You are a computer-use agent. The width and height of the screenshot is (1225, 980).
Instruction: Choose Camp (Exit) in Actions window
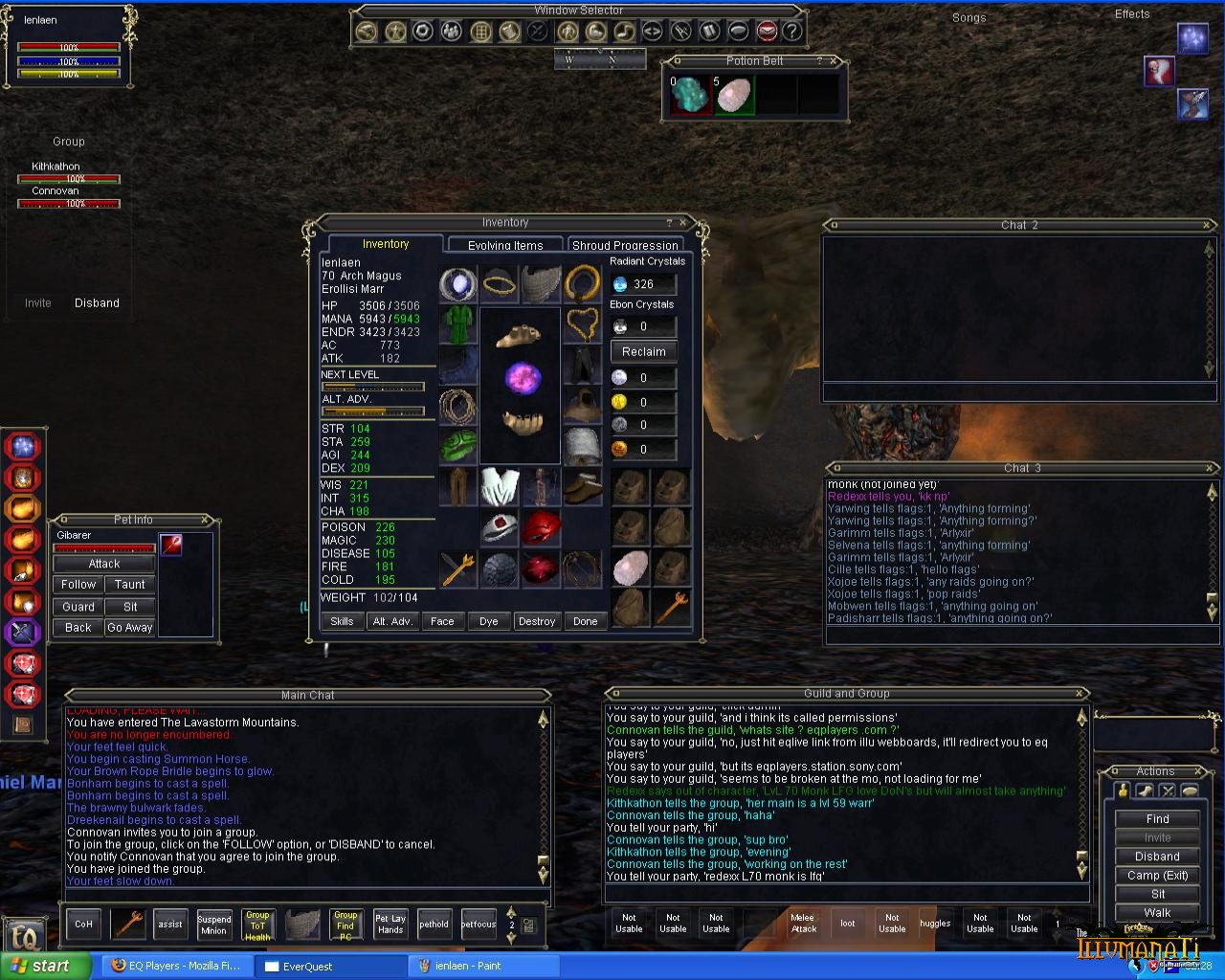(1157, 875)
